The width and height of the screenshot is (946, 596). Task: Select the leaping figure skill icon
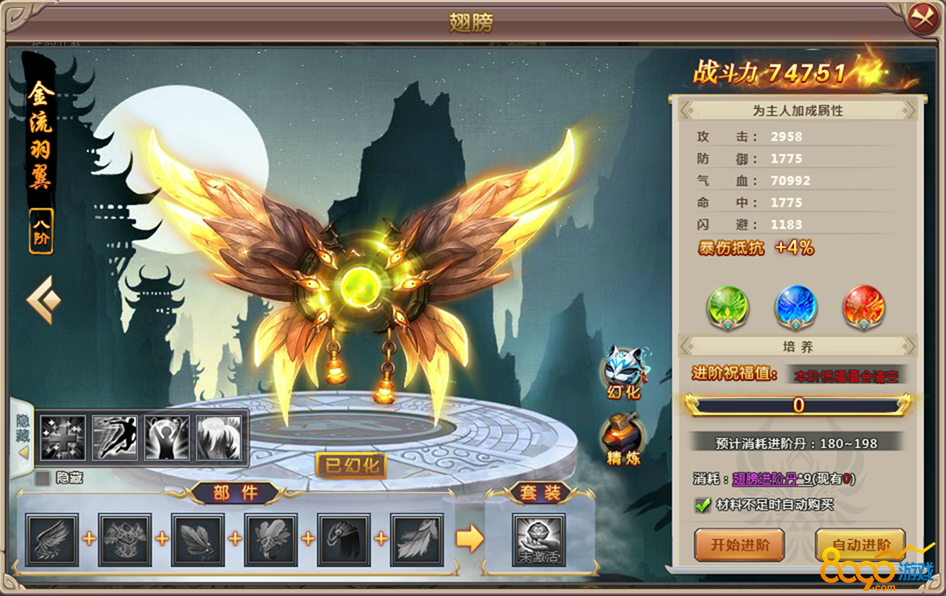pos(115,437)
